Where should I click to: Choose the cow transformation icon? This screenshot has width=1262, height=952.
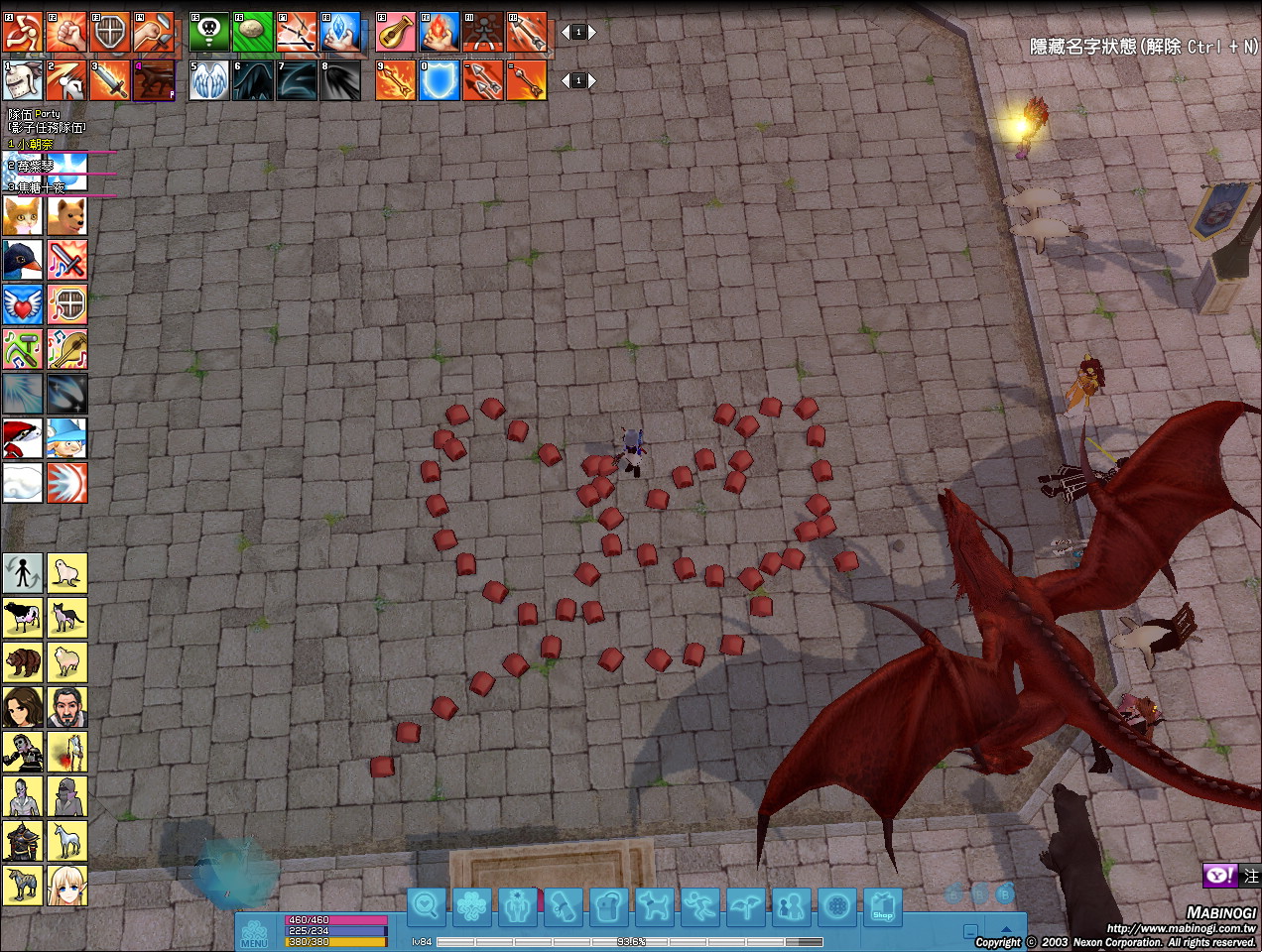tap(22, 618)
